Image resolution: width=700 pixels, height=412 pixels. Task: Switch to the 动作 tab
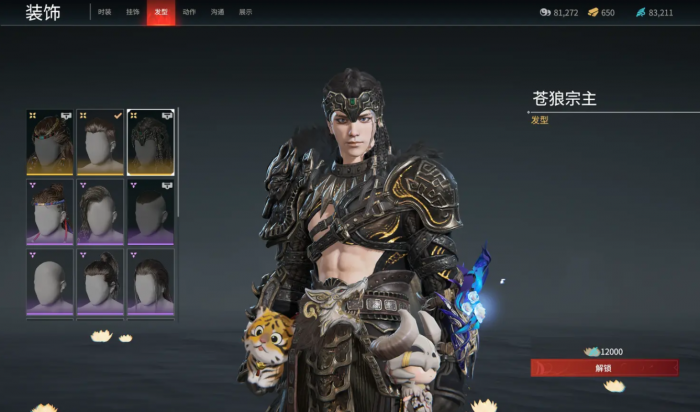pos(189,12)
